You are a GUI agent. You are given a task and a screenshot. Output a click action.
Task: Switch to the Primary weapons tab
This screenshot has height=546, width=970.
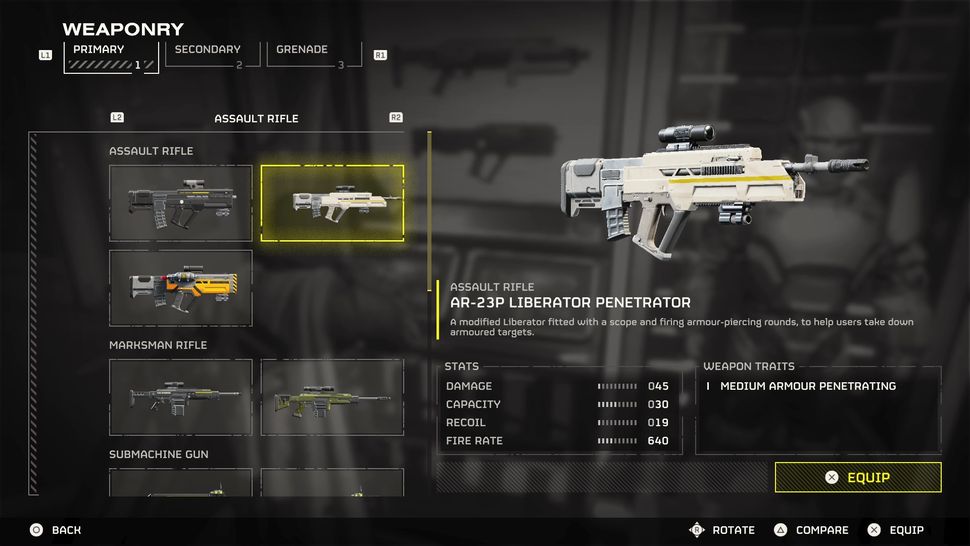click(110, 55)
